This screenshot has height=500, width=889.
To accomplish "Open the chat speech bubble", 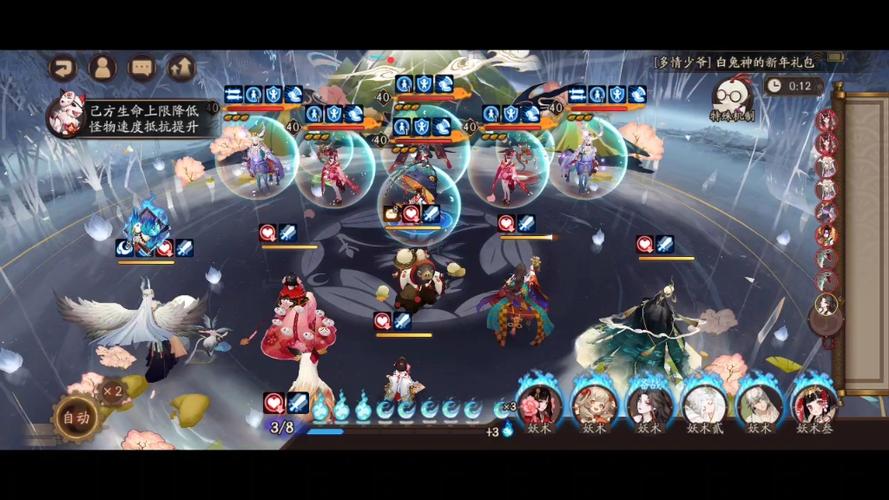I will [142, 67].
